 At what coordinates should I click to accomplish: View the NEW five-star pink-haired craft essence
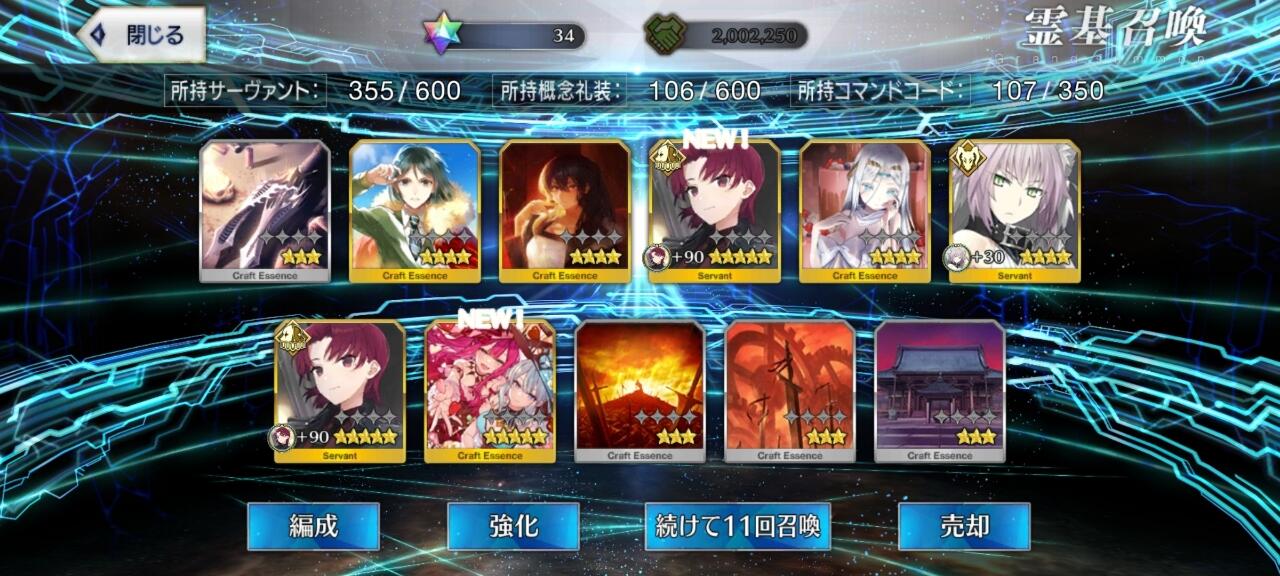click(490, 391)
